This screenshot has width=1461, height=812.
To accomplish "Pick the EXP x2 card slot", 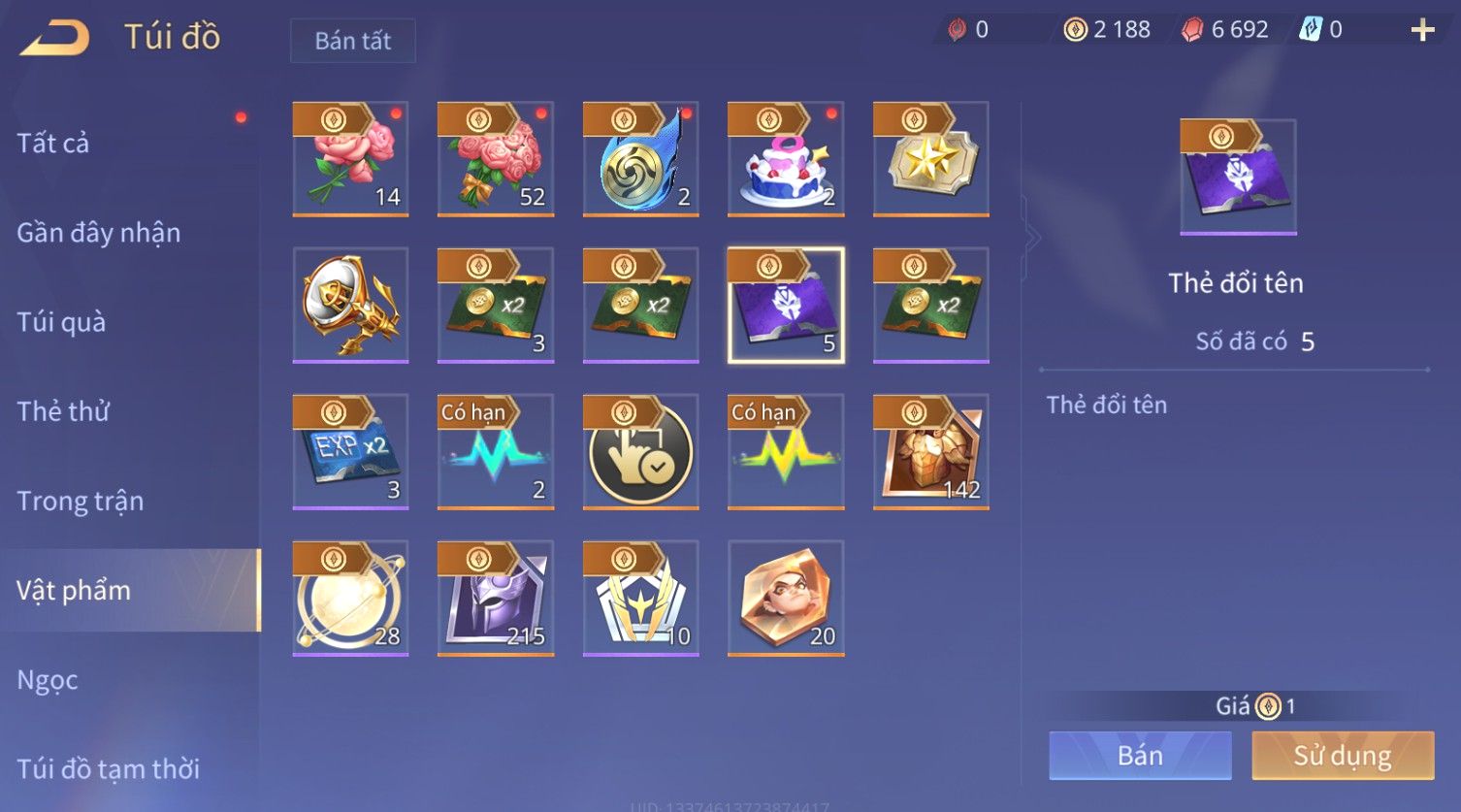I will tap(350, 452).
